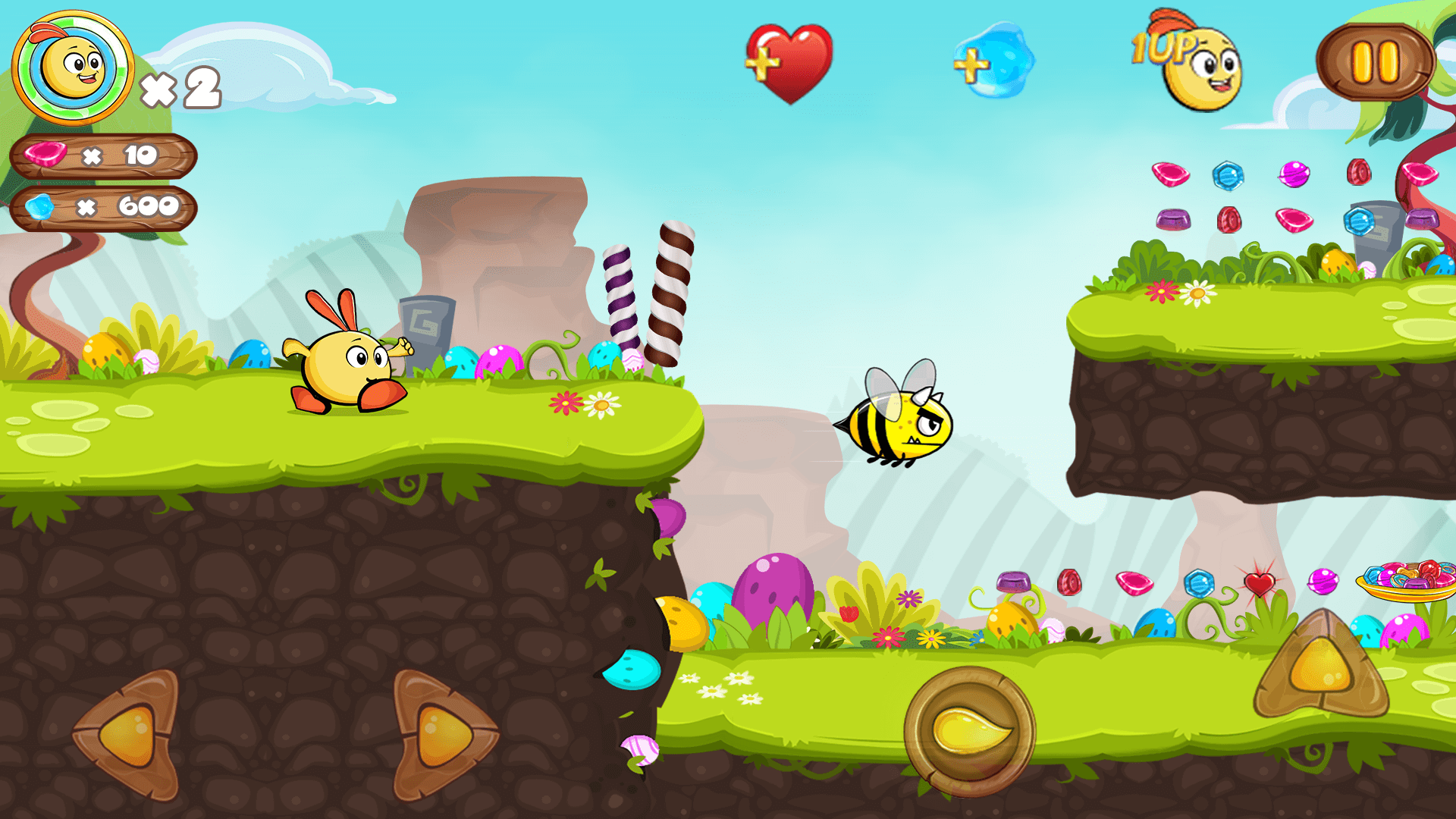Click the blue hexagon gem in falling candy trail
1456x819 pixels.
1227,176
